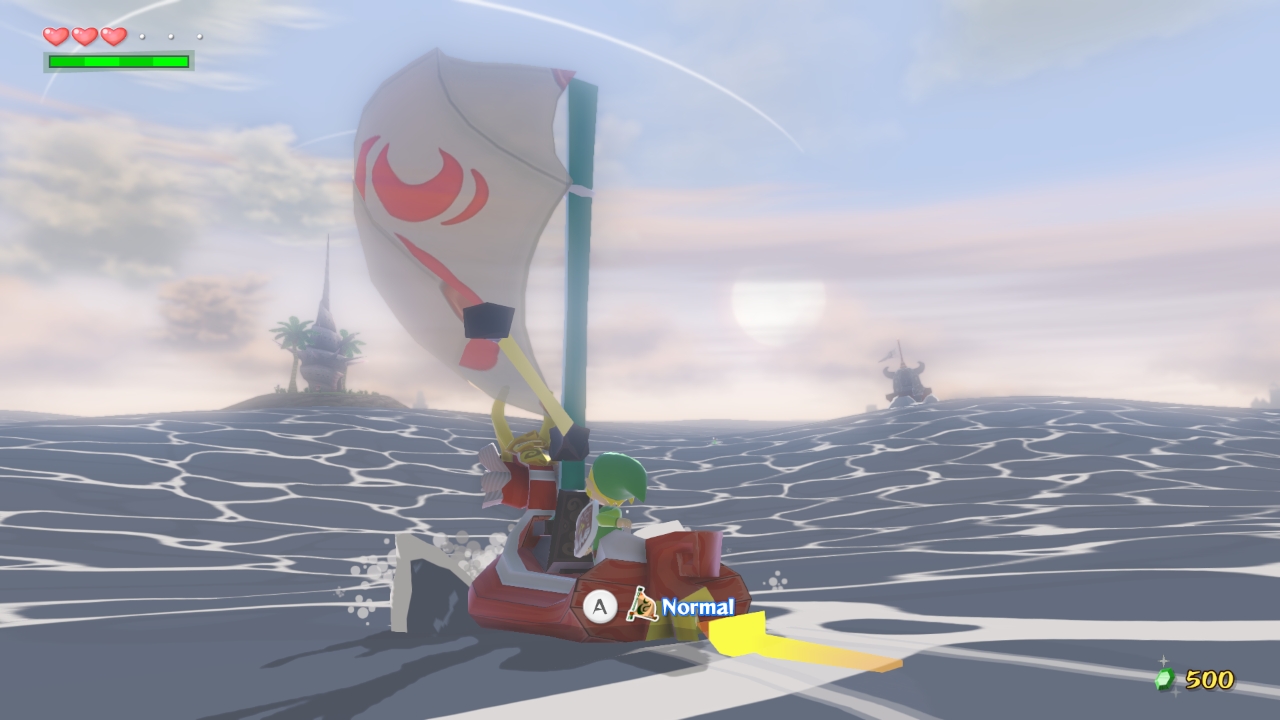Click the sparkle beside the rupee gem
This screenshot has height=720, width=1280.
pos(1163,660)
